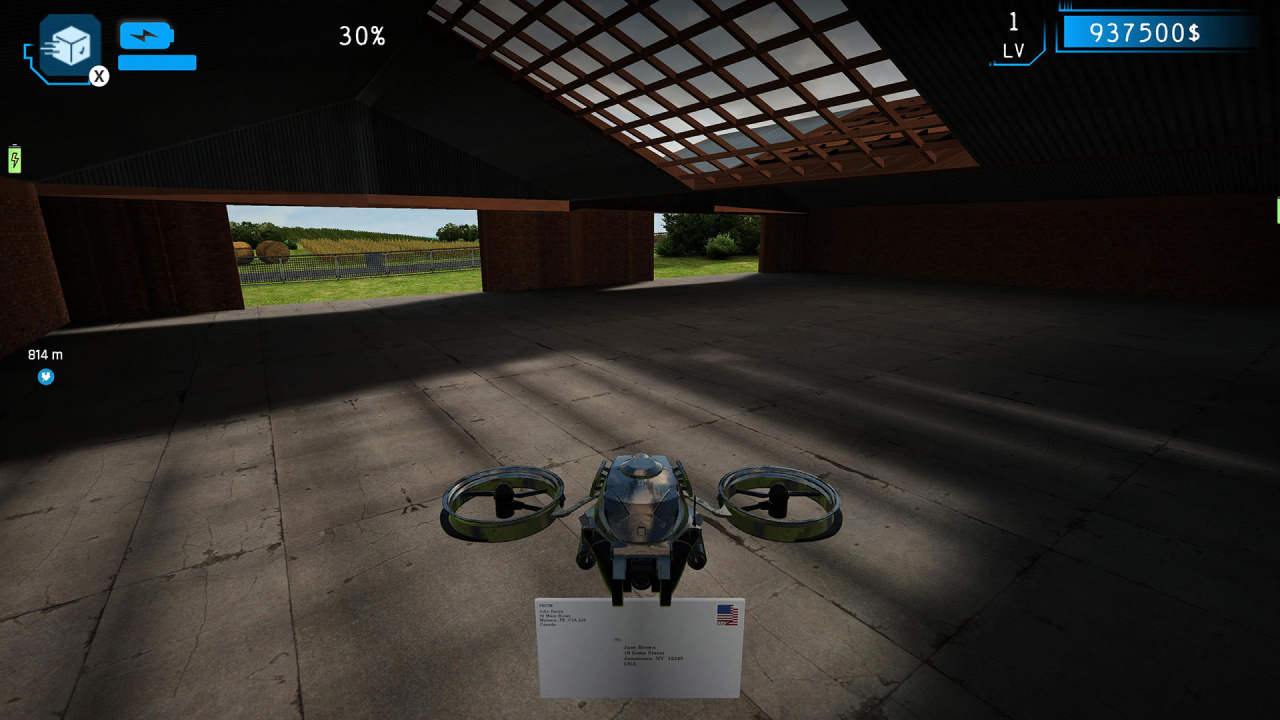Open the level 1 display
Image resolution: width=1280 pixels, height=720 pixels.
[x=1015, y=22]
